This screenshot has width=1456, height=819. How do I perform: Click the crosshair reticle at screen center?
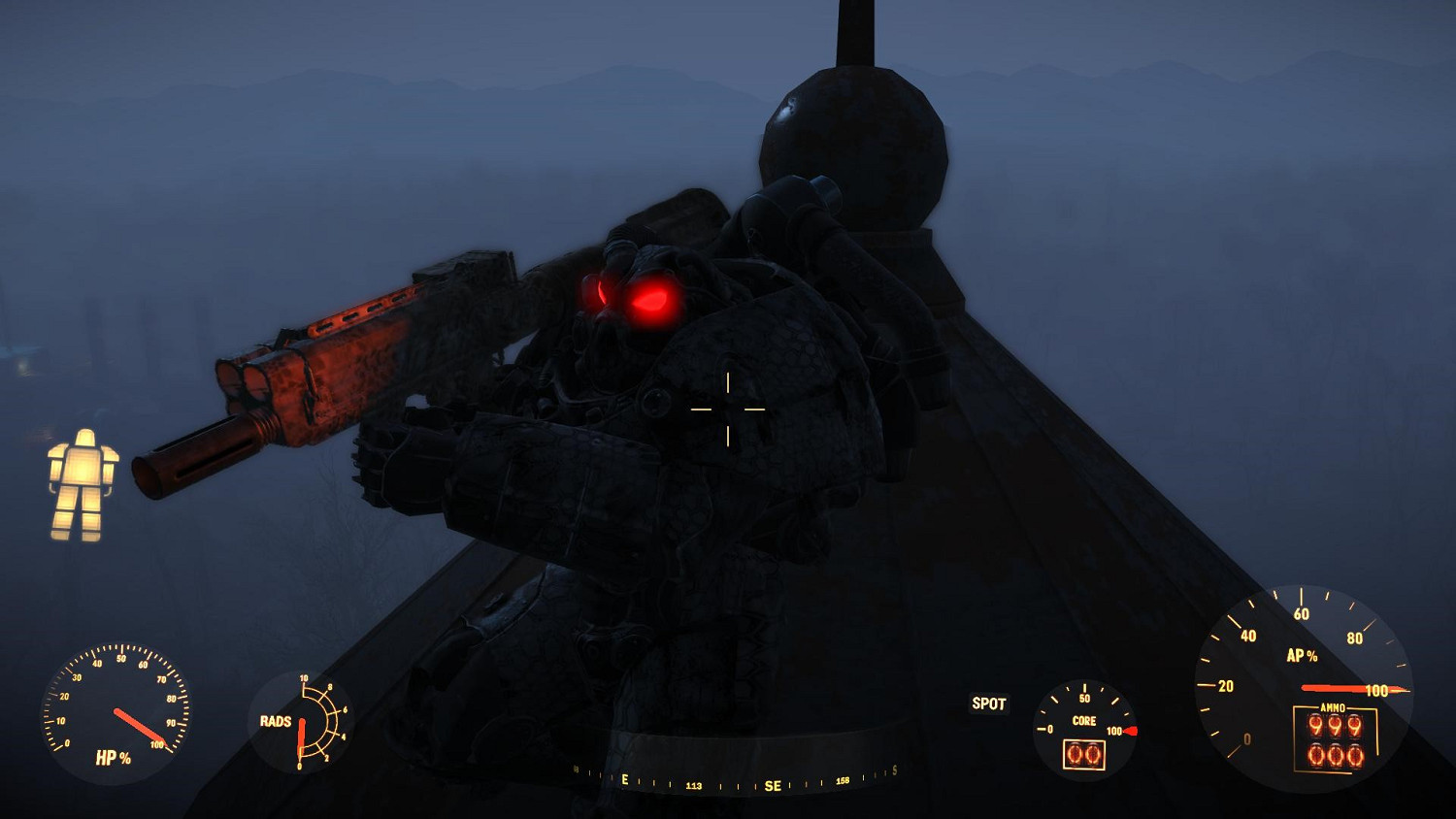coord(726,409)
